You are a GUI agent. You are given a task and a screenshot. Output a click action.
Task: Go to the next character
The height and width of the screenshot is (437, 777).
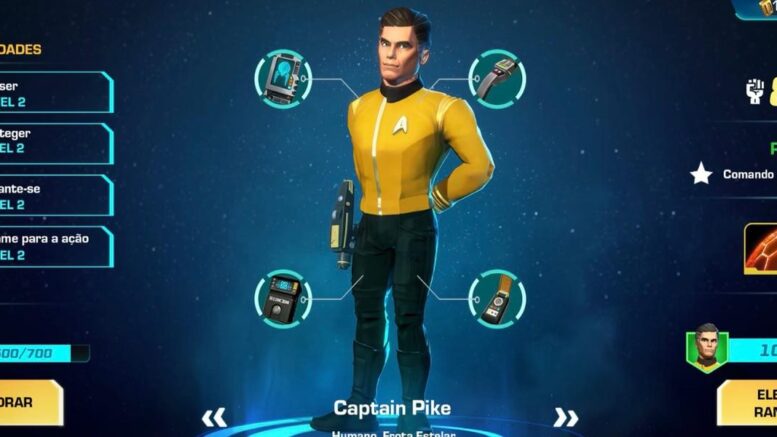click(x=566, y=417)
